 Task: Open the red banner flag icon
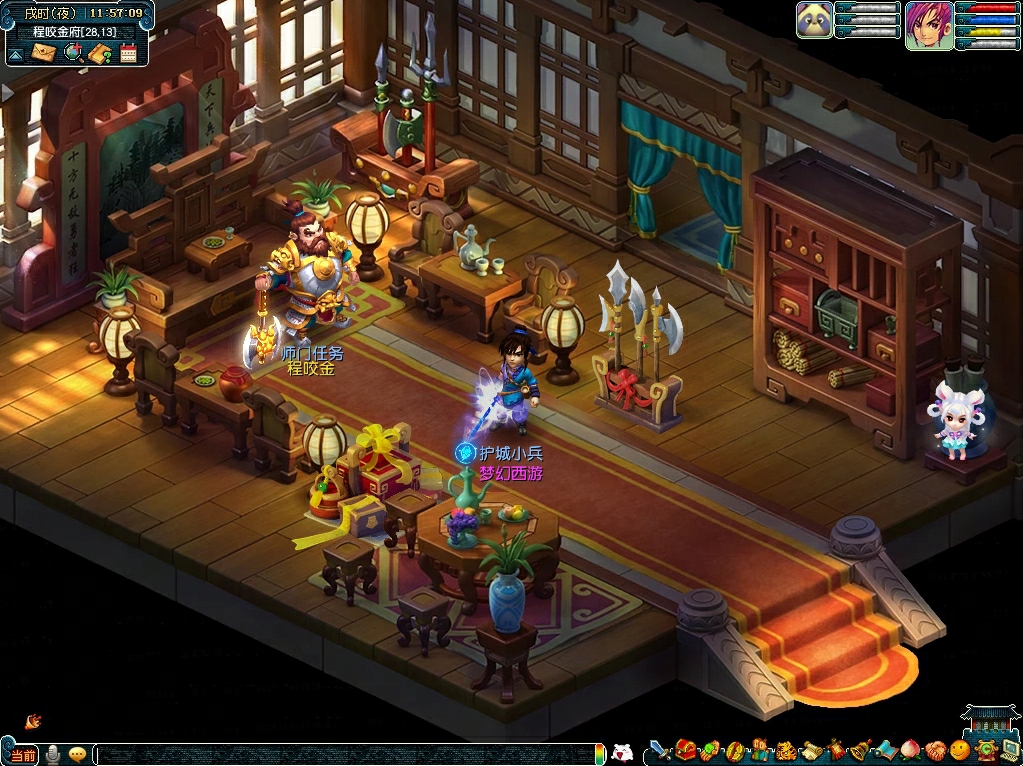pos(836,750)
